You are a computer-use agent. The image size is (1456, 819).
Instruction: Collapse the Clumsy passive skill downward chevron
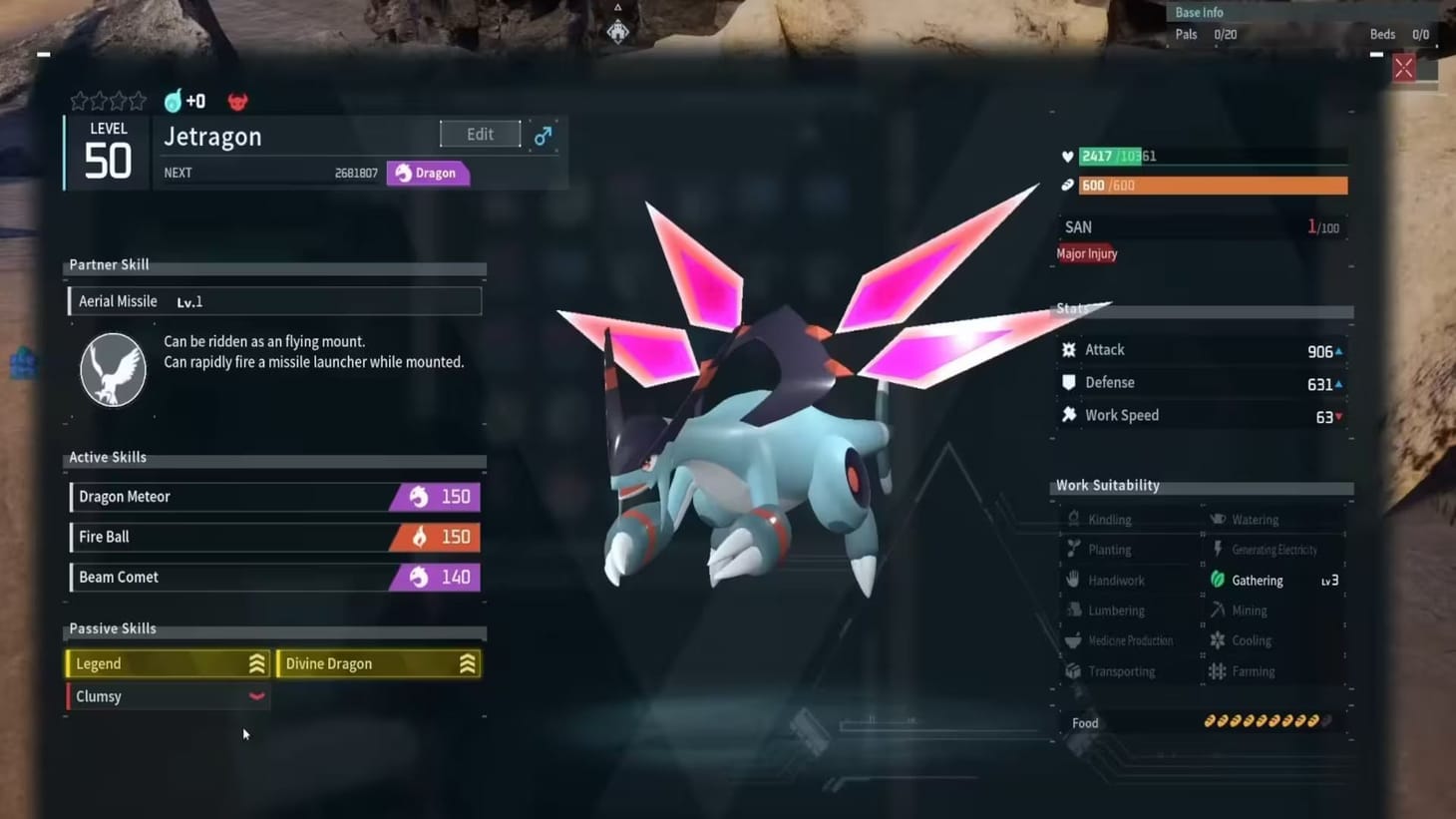257,695
